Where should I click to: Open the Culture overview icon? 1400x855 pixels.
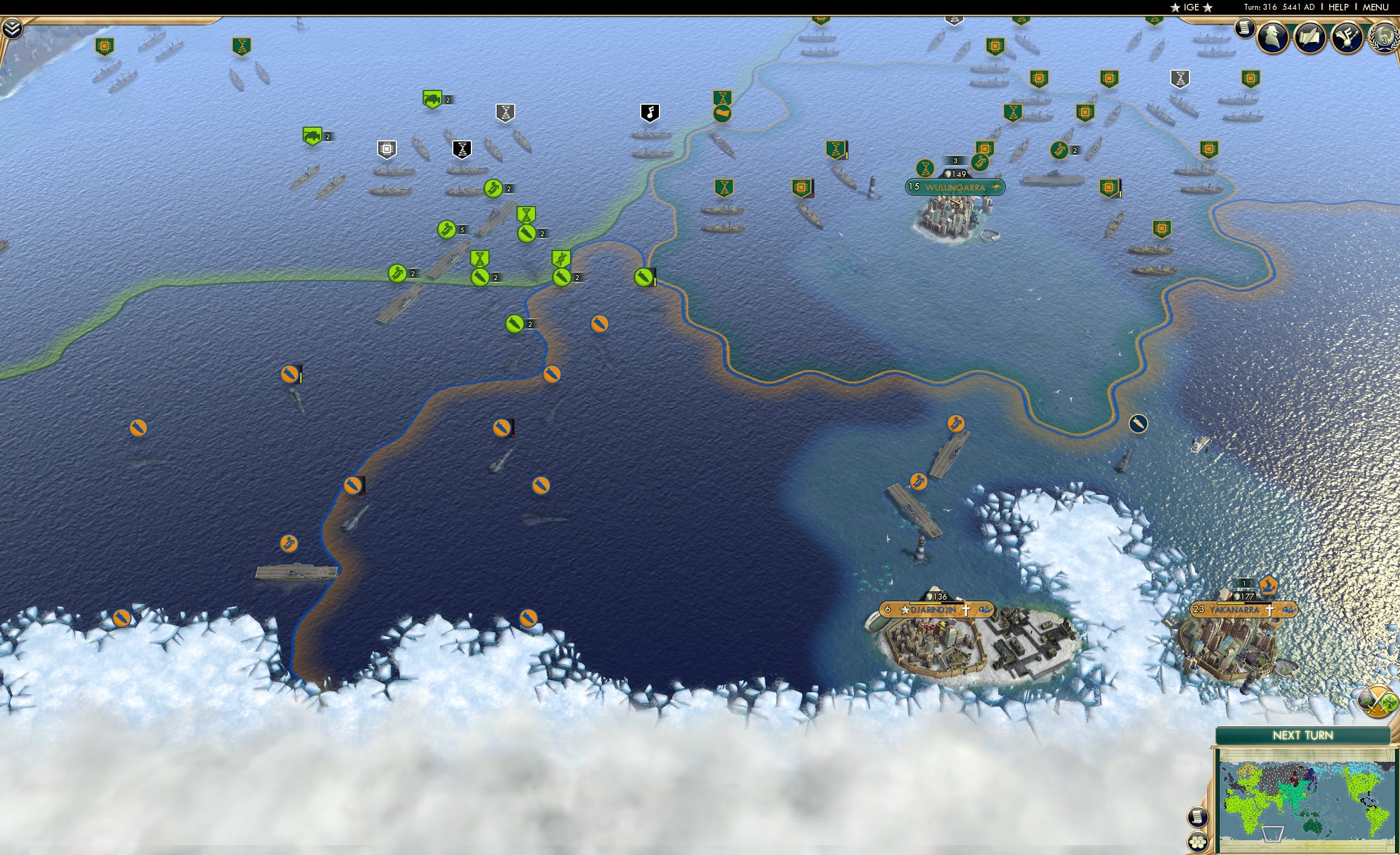pyautogui.click(x=1347, y=36)
